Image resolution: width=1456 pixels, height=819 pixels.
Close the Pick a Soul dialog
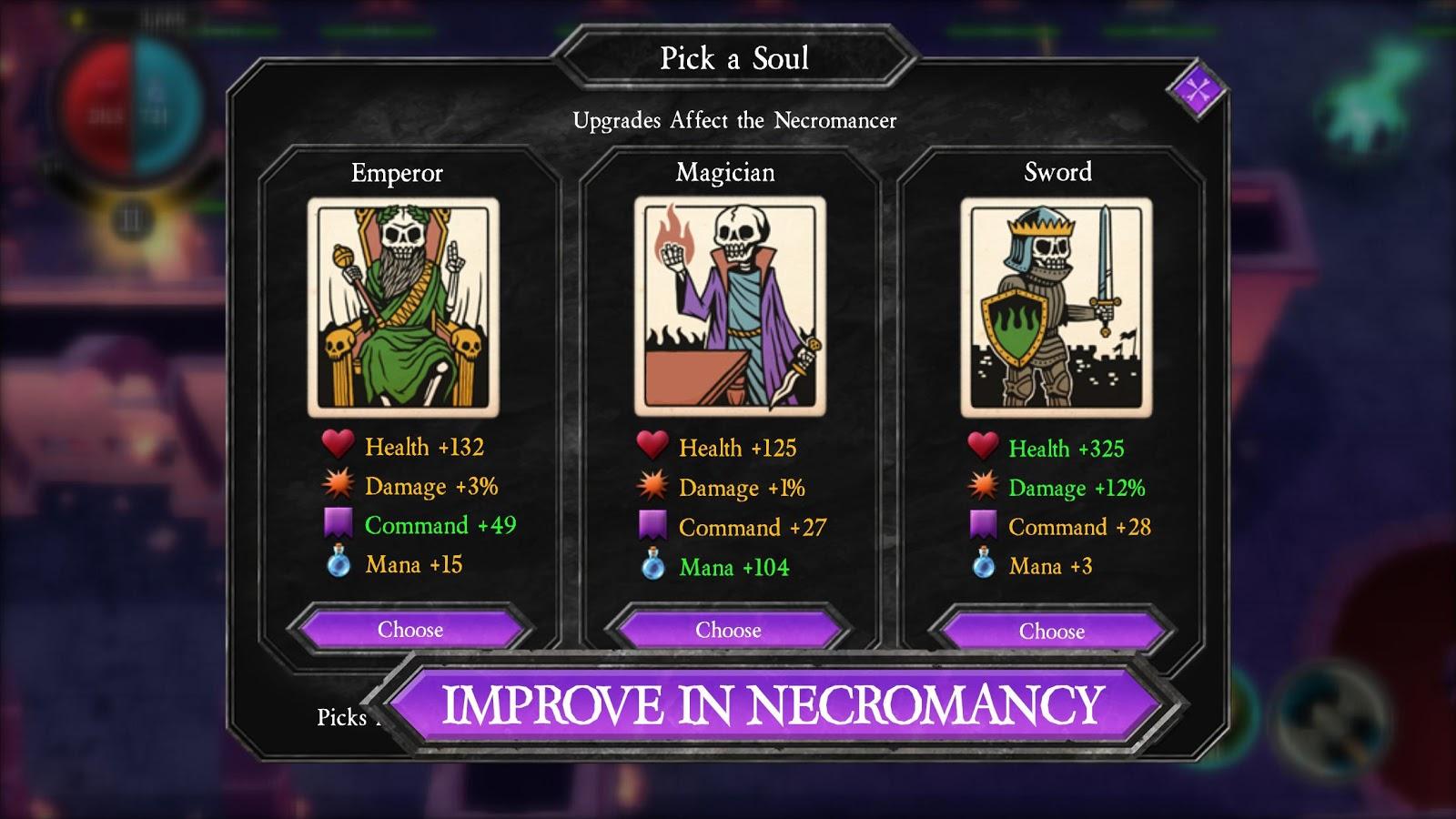coord(1196,91)
